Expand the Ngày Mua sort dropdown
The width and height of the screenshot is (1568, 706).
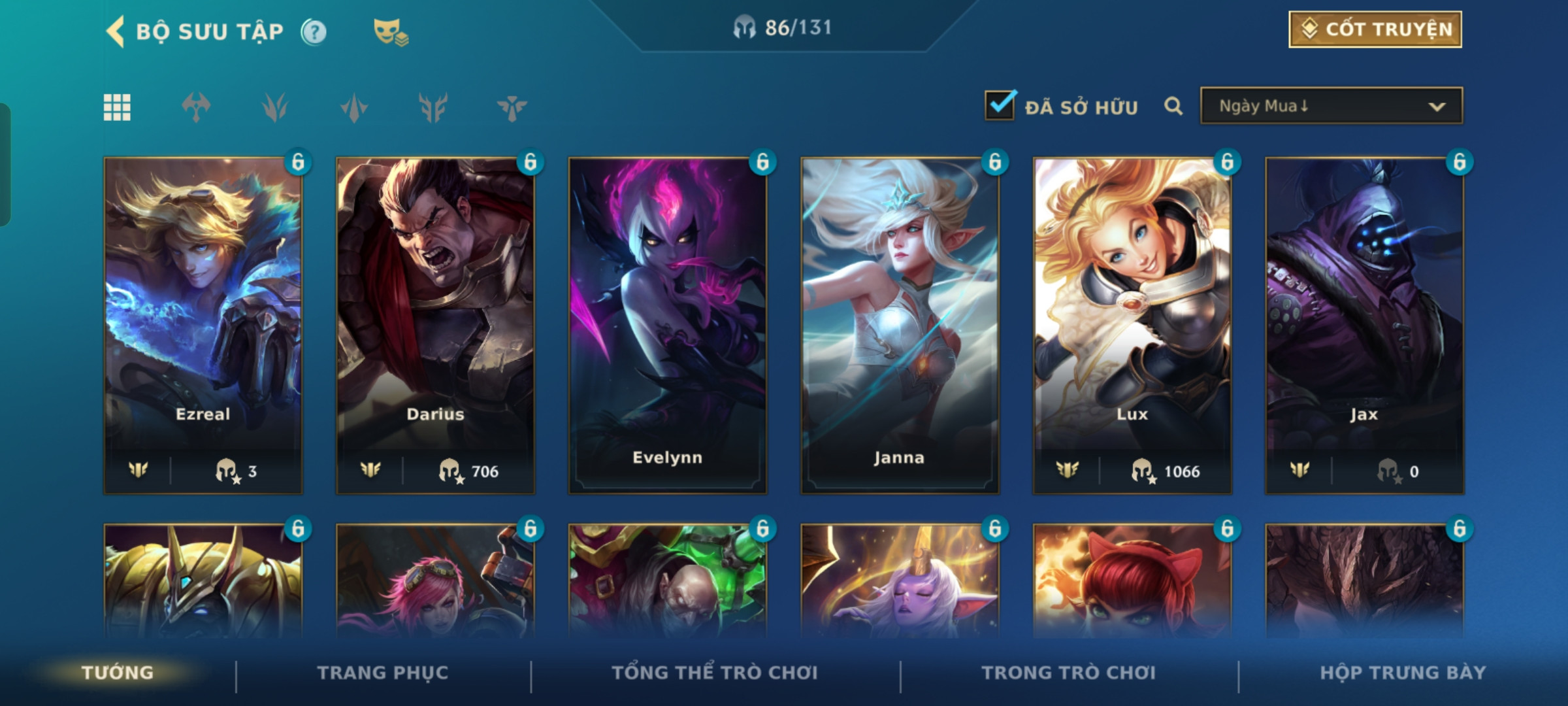click(x=1331, y=106)
